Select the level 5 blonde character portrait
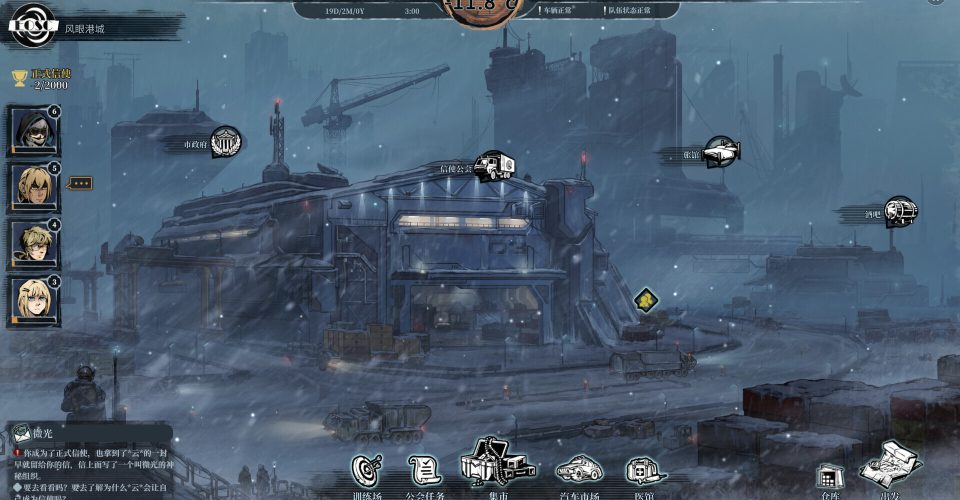Screen dimensions: 960x500 [33, 186]
